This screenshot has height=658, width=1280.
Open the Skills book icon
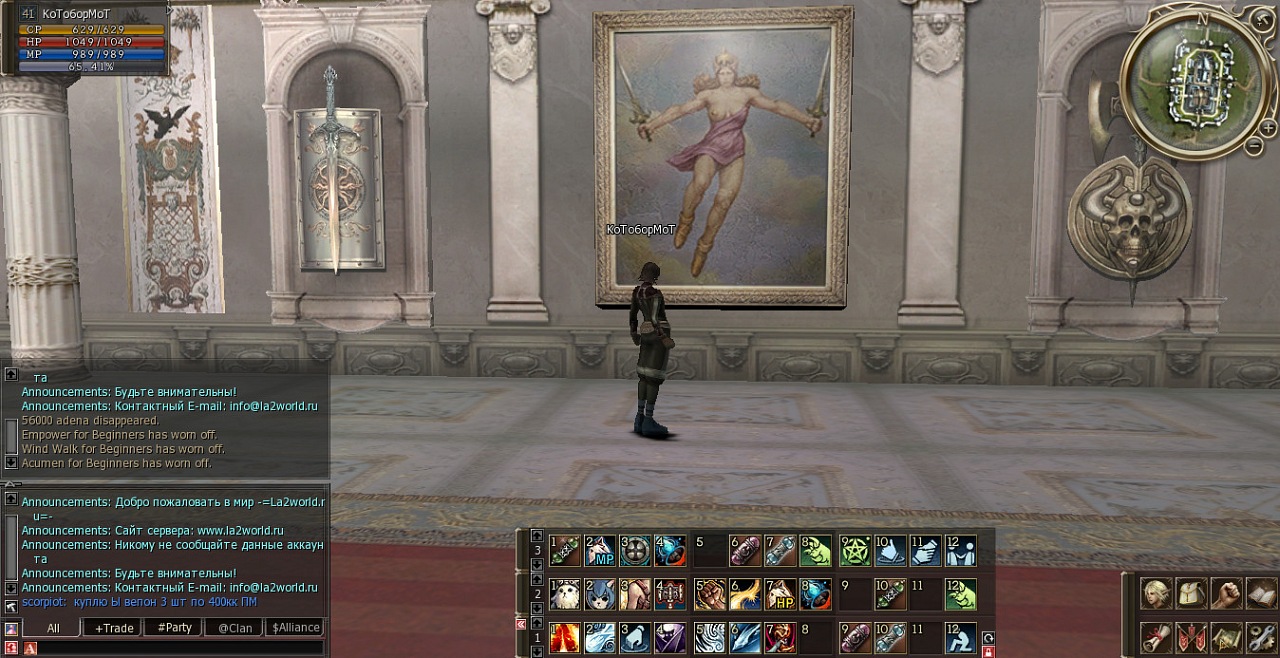[x=1260, y=593]
